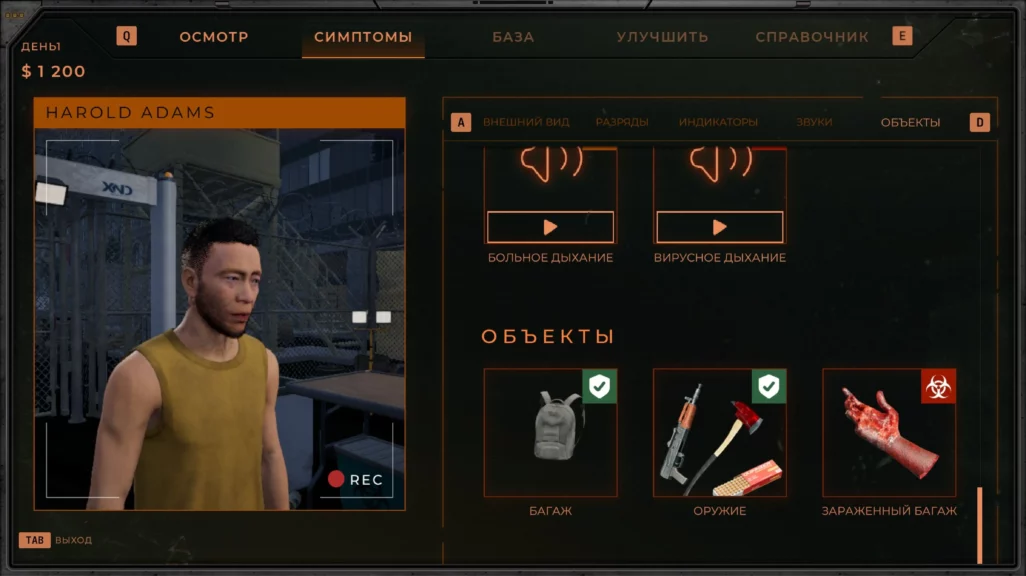Screen dimensions: 1026x576
Task: Switch to the СИМПТОМЫ tab
Action: point(363,37)
